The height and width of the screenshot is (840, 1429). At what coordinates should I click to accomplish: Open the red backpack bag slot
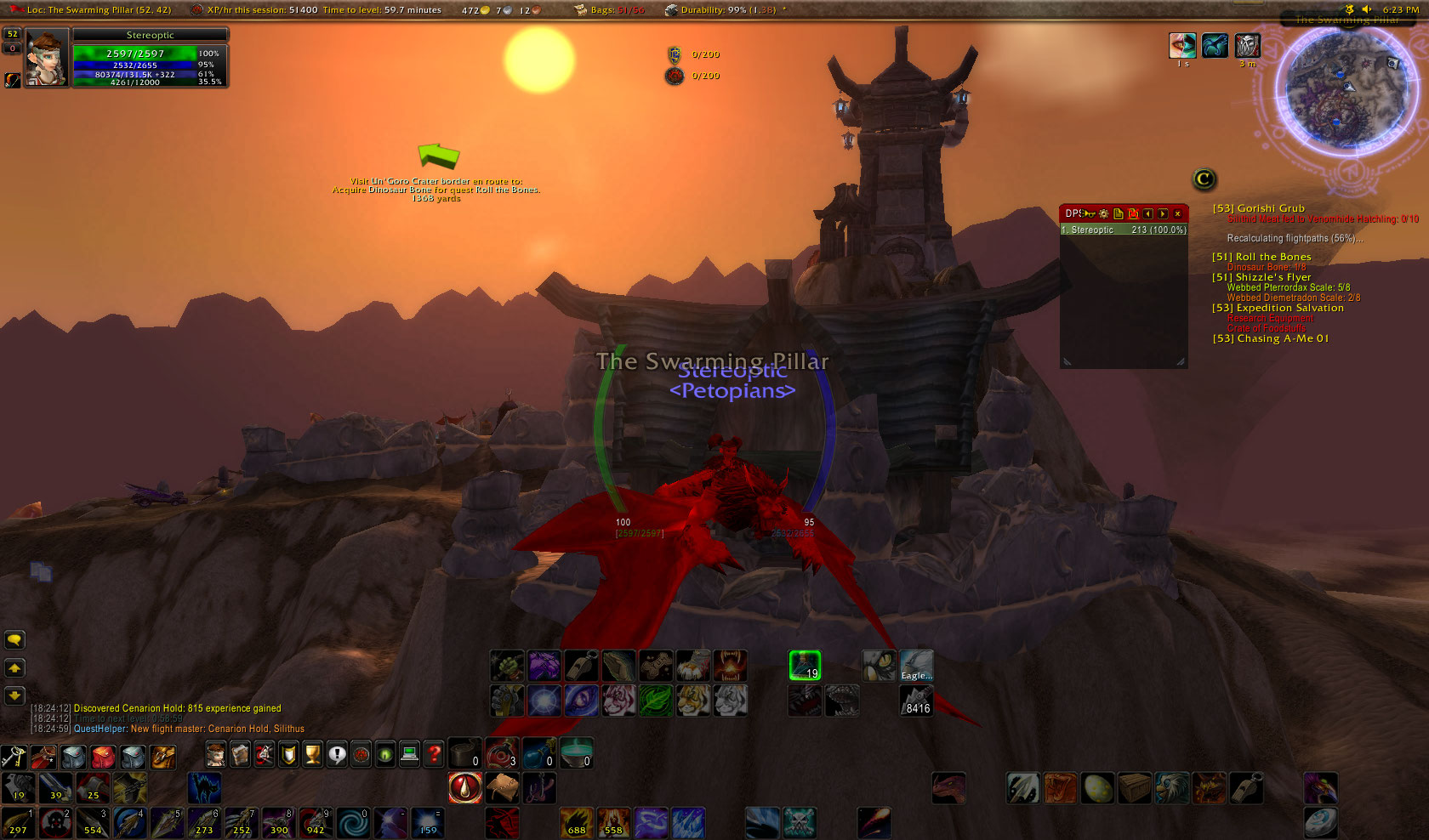[103, 756]
